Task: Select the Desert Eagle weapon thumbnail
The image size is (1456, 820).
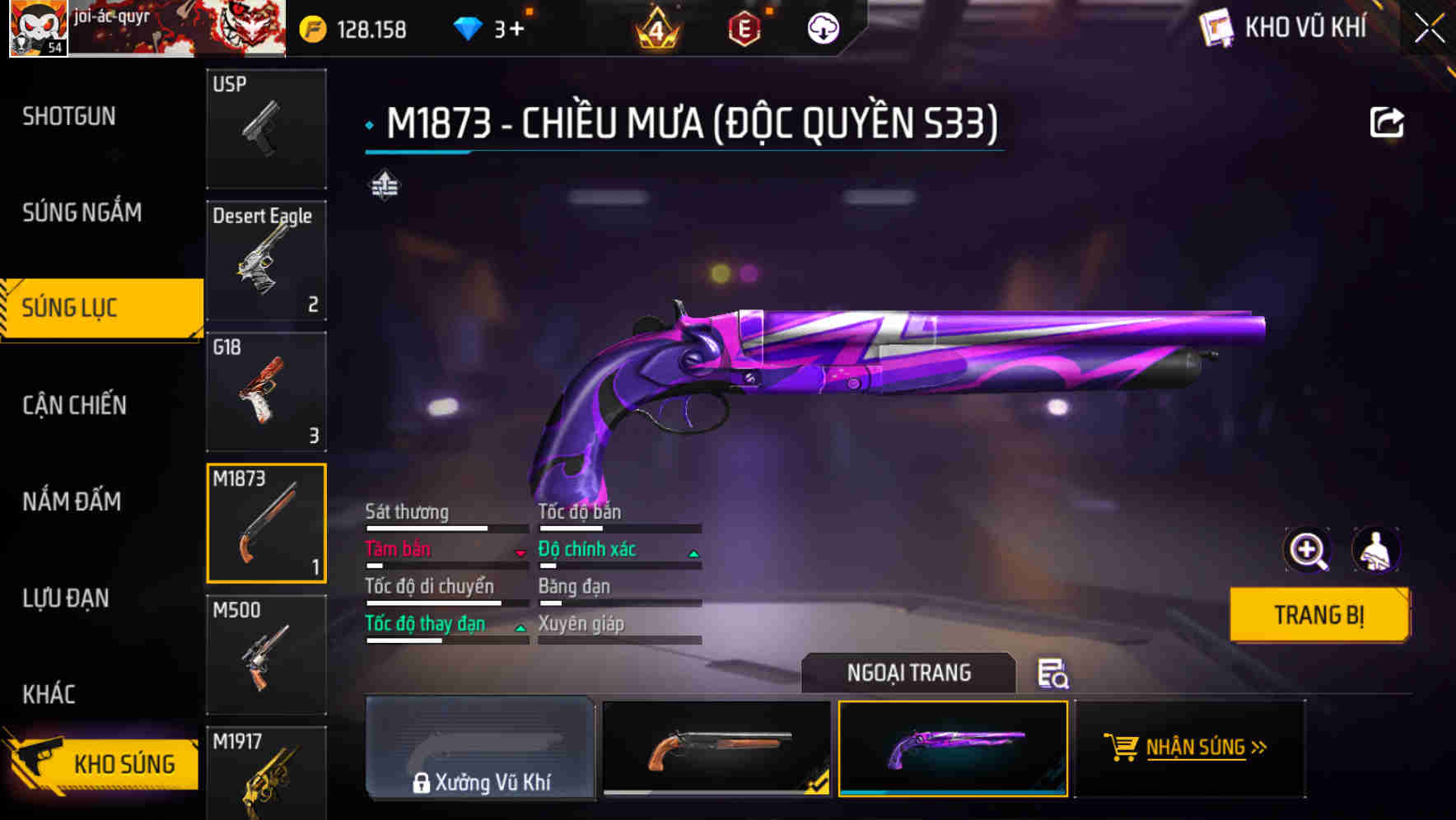Action: tap(266, 259)
